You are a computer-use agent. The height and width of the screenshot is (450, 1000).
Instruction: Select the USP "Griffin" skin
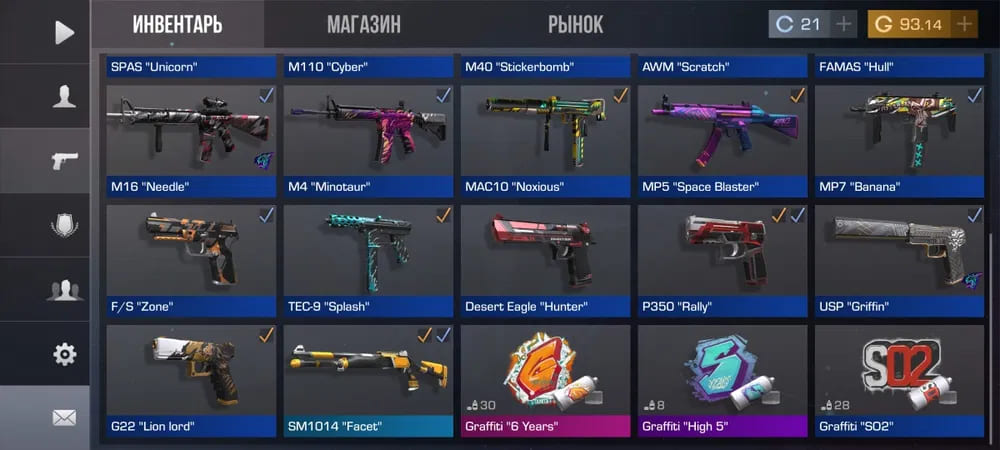point(900,258)
